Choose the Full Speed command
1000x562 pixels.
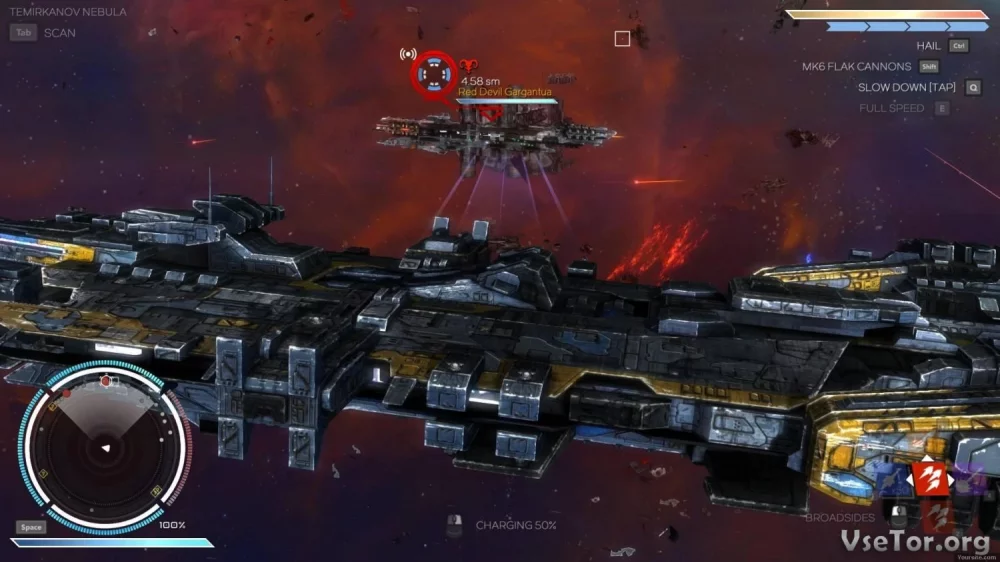(891, 108)
